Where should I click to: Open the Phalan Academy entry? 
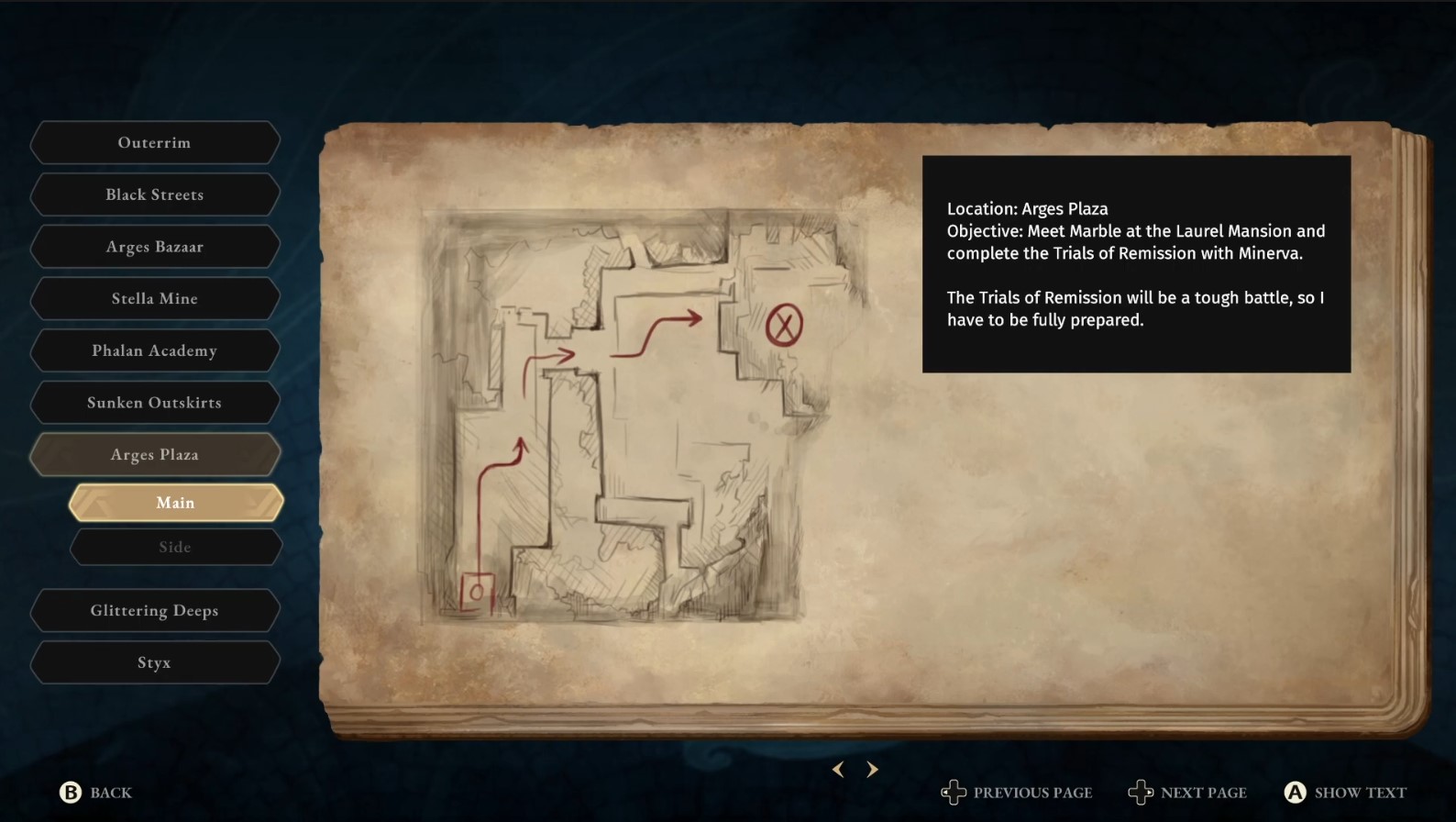[154, 350]
